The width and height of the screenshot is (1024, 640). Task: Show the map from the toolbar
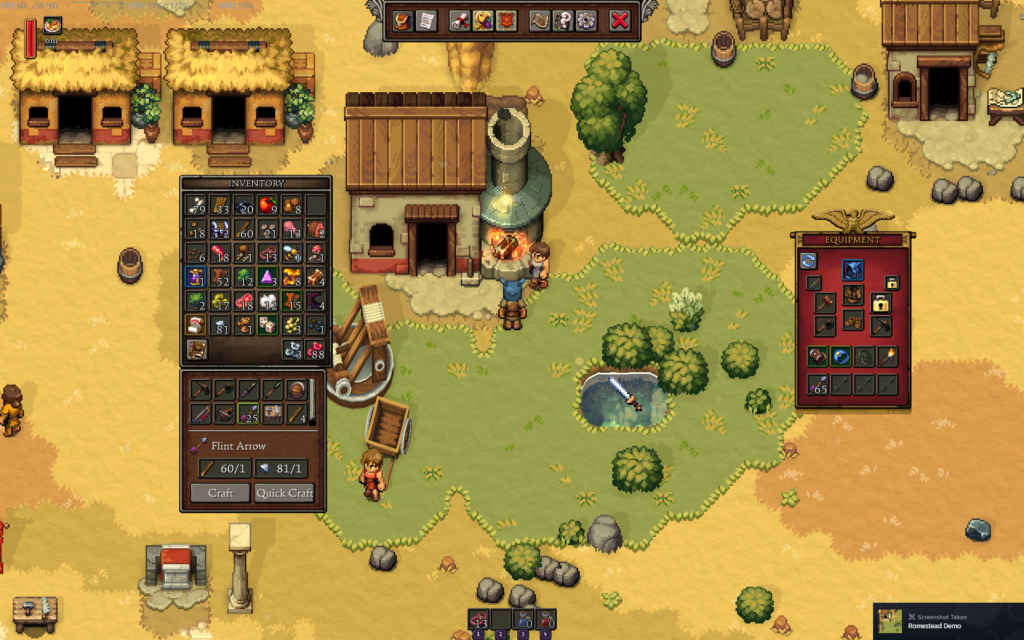coord(541,20)
